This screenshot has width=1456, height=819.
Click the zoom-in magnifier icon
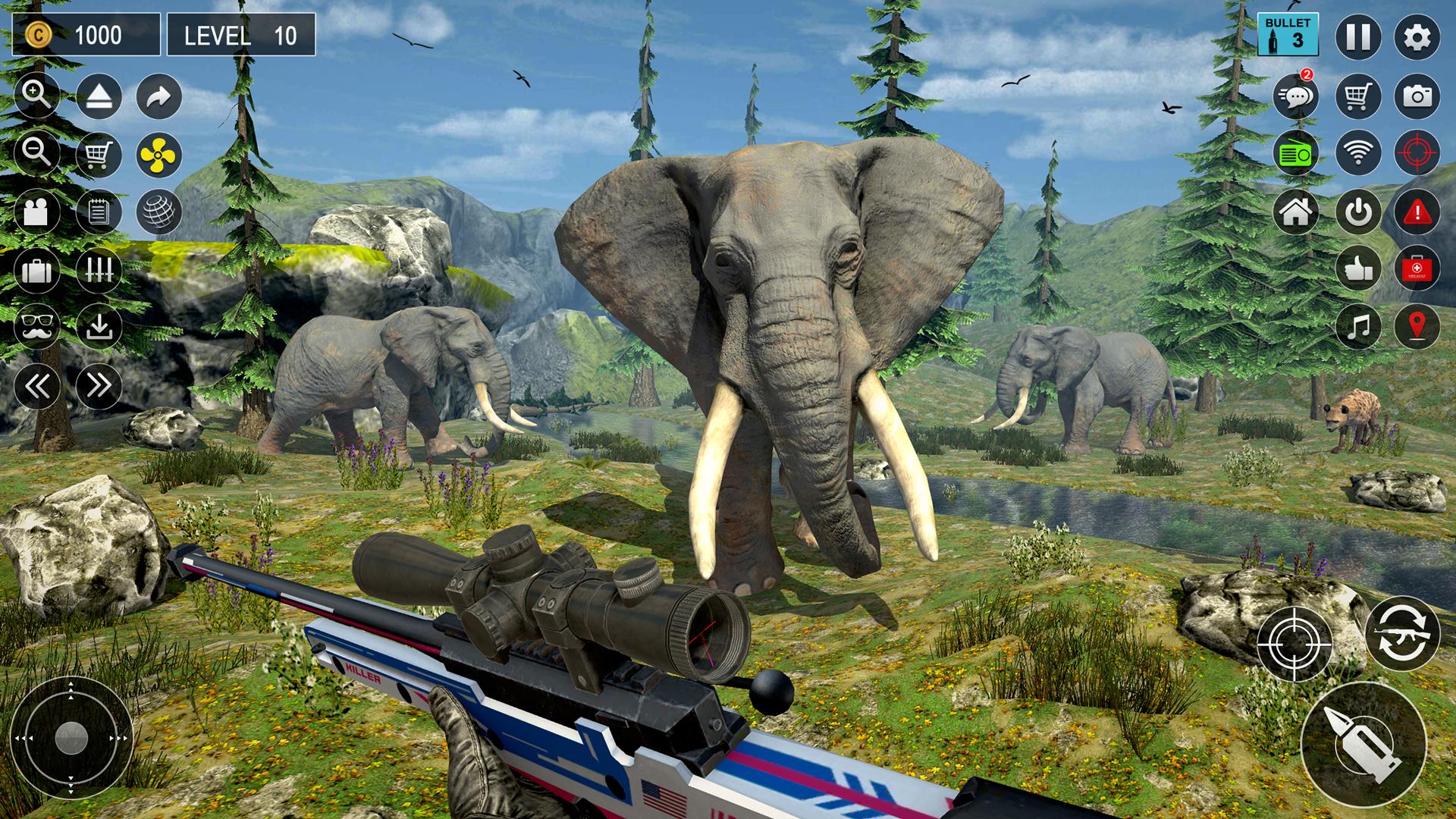coord(36,96)
